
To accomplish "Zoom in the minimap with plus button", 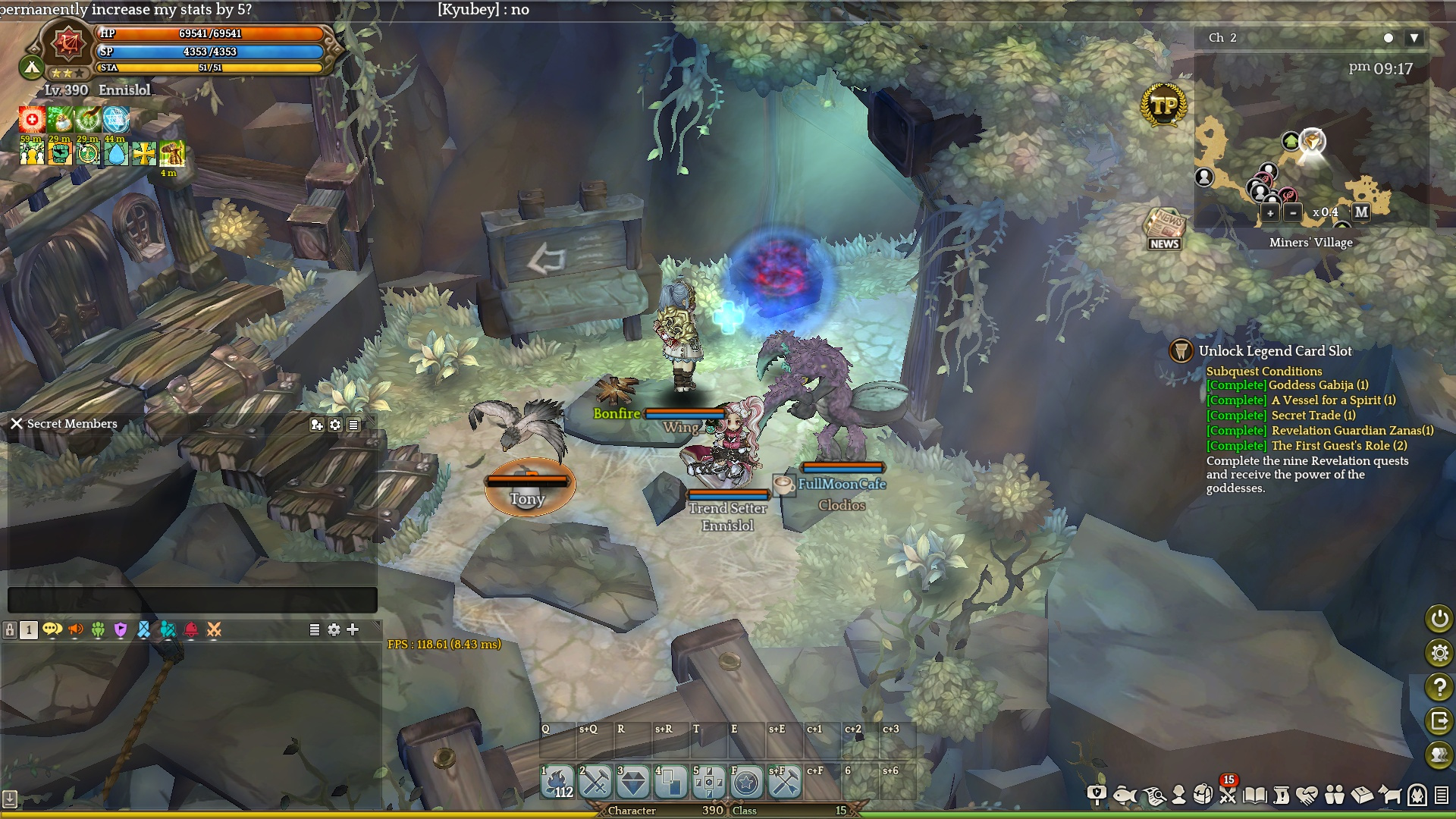I will click(1270, 213).
